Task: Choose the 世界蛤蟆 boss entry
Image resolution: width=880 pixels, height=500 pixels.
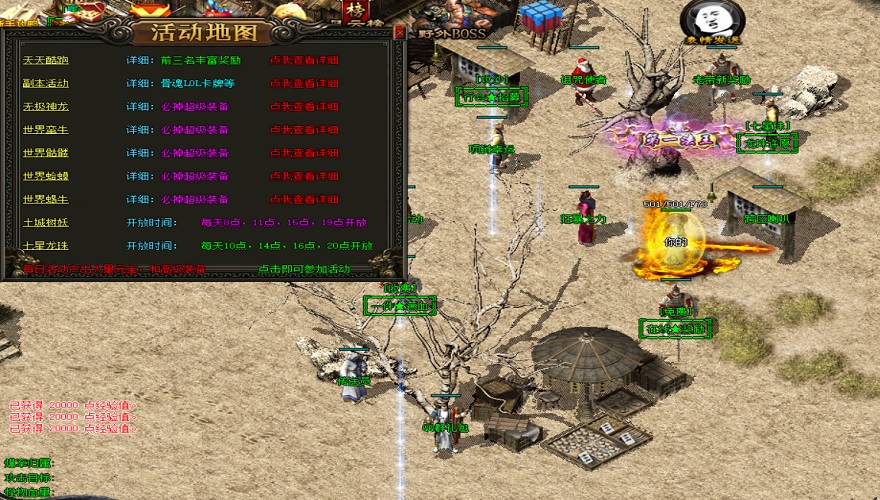Action: [x=45, y=175]
